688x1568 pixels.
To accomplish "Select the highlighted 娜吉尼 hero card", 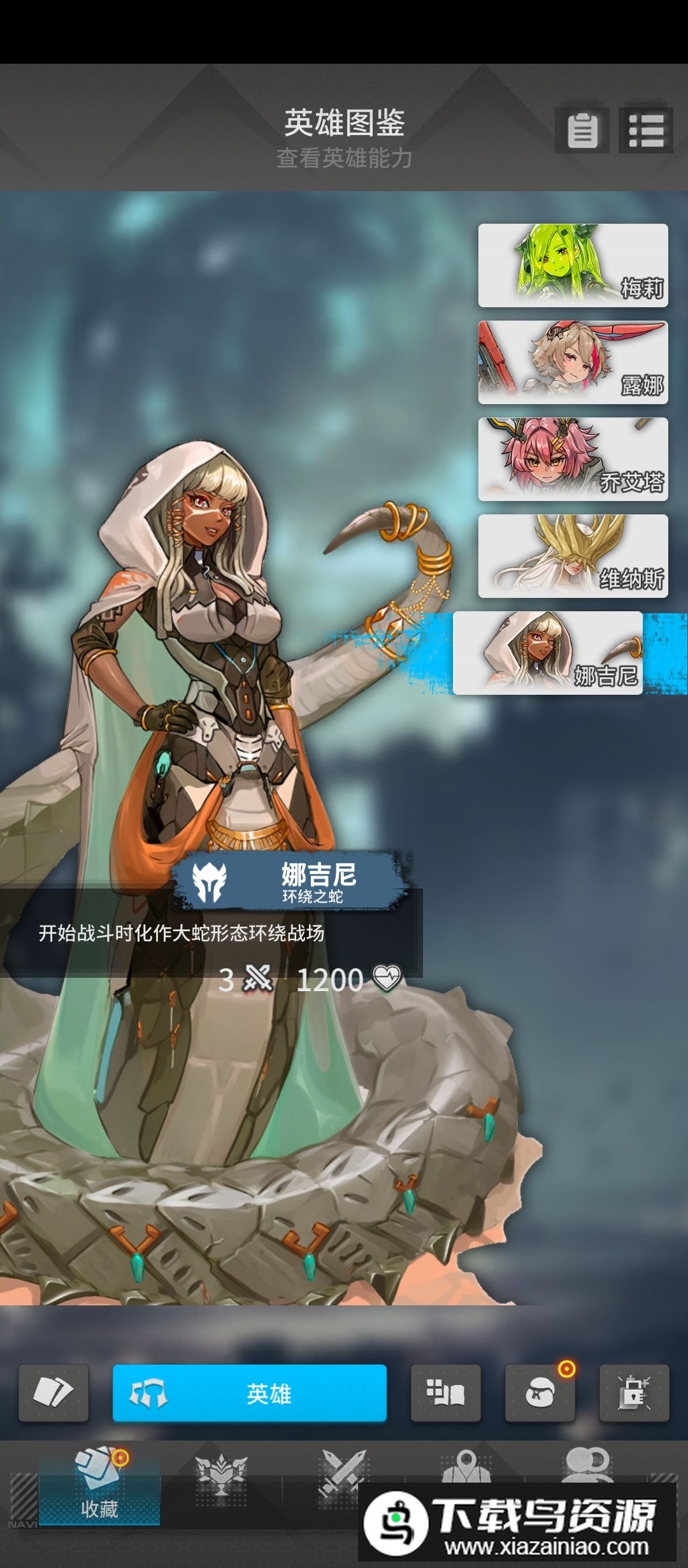I will point(548,653).
